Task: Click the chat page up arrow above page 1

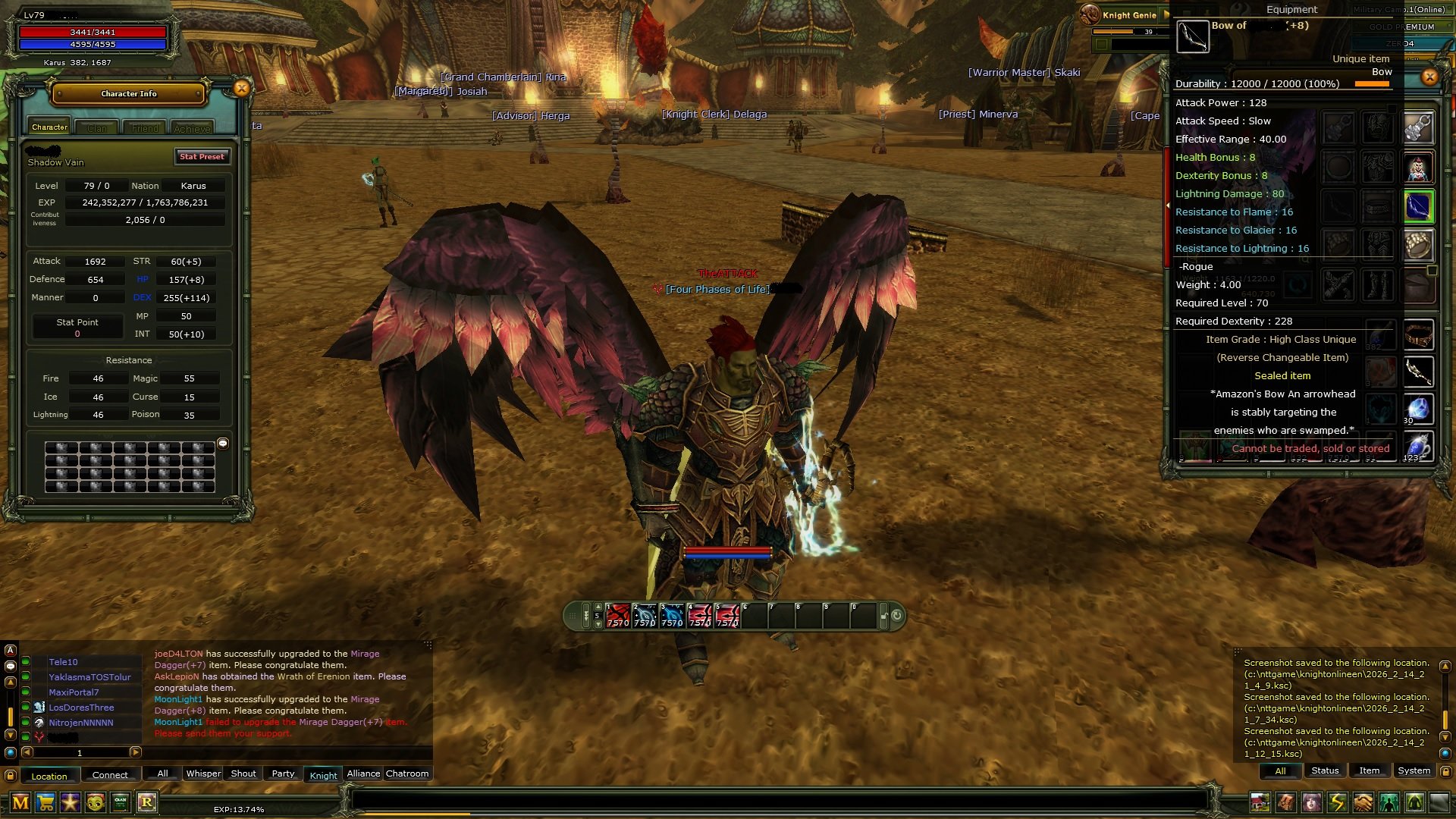Action: 10,682
